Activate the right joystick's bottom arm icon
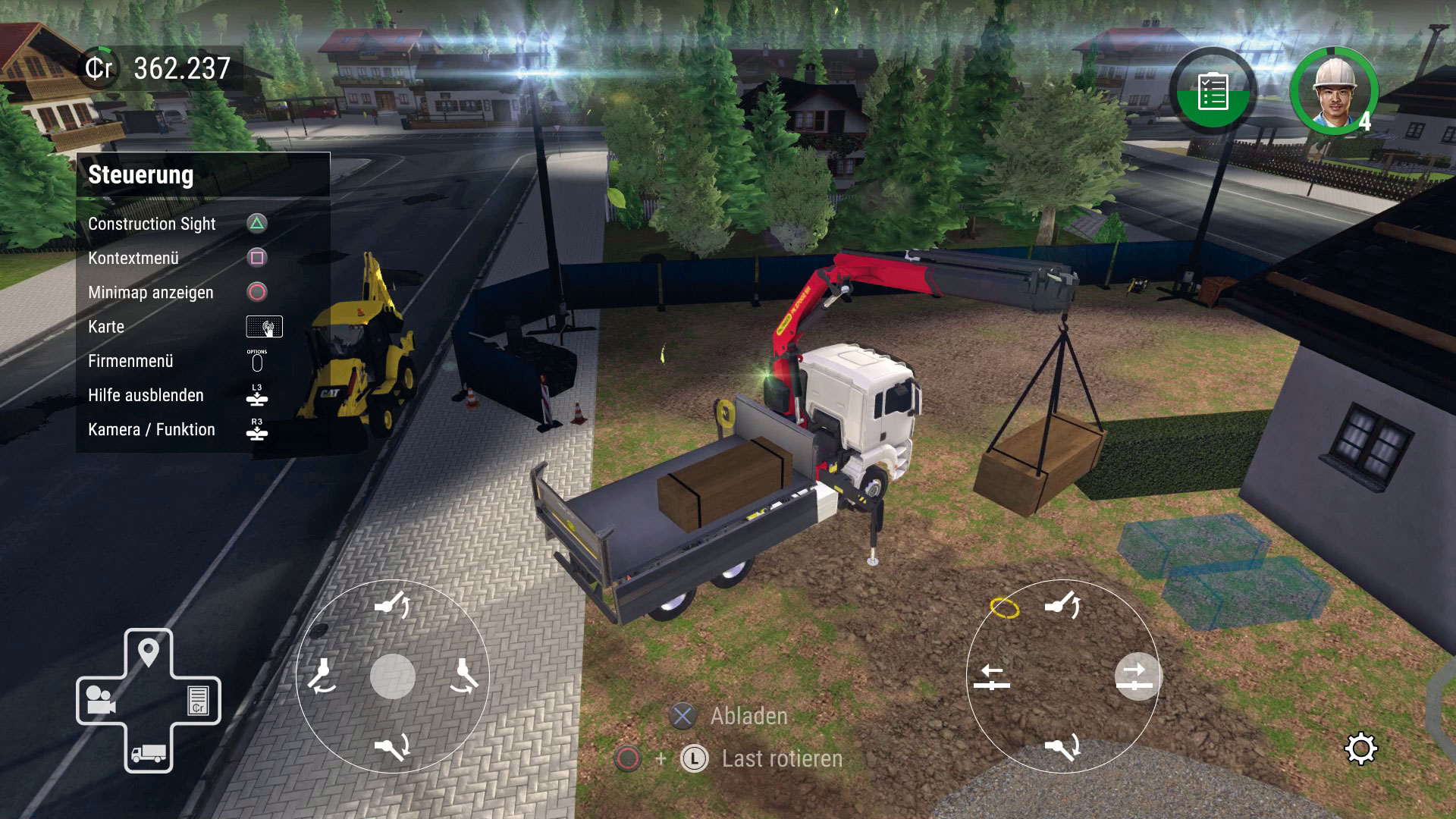The width and height of the screenshot is (1456, 819). click(1063, 748)
